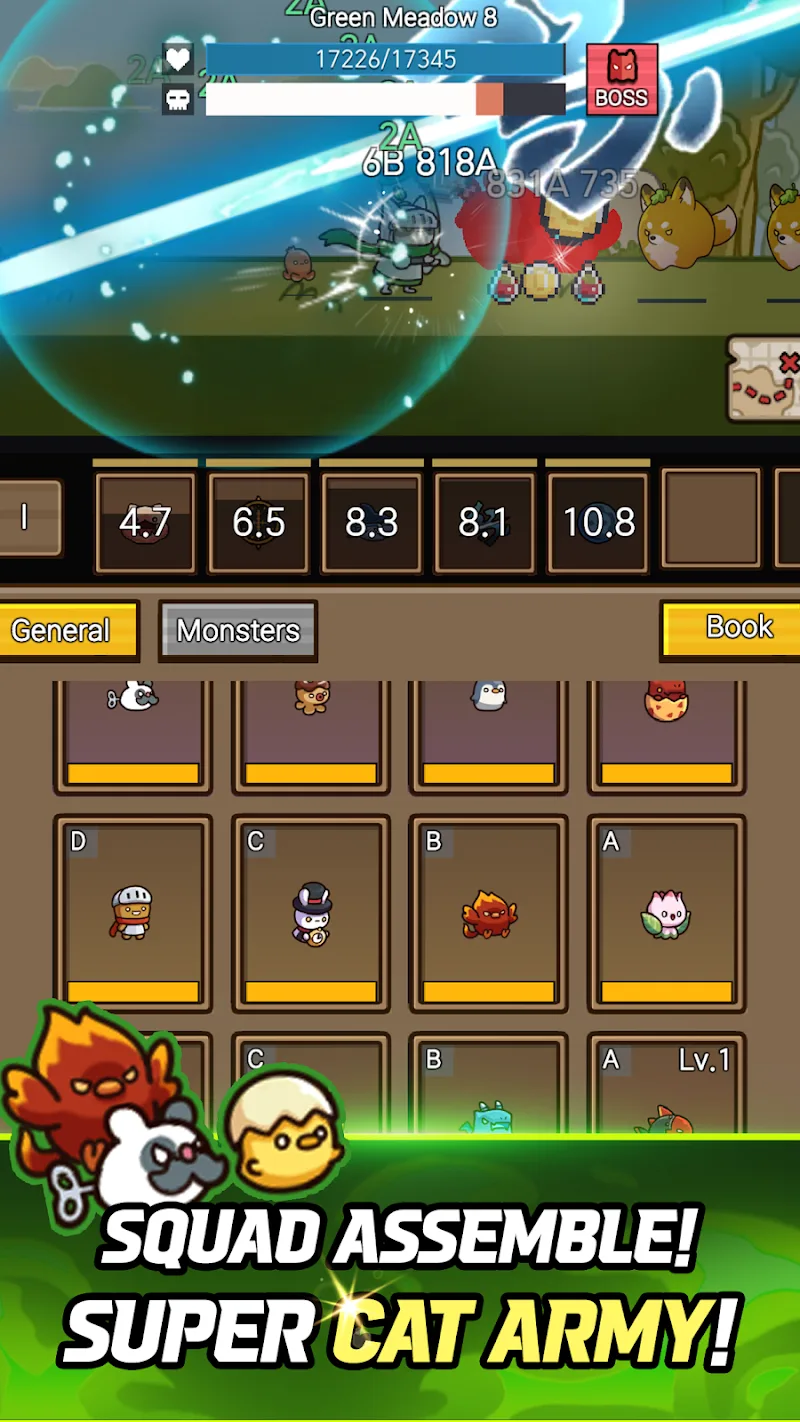This screenshot has width=800, height=1422.
Task: Switch to the General tab
Action: coord(66,630)
